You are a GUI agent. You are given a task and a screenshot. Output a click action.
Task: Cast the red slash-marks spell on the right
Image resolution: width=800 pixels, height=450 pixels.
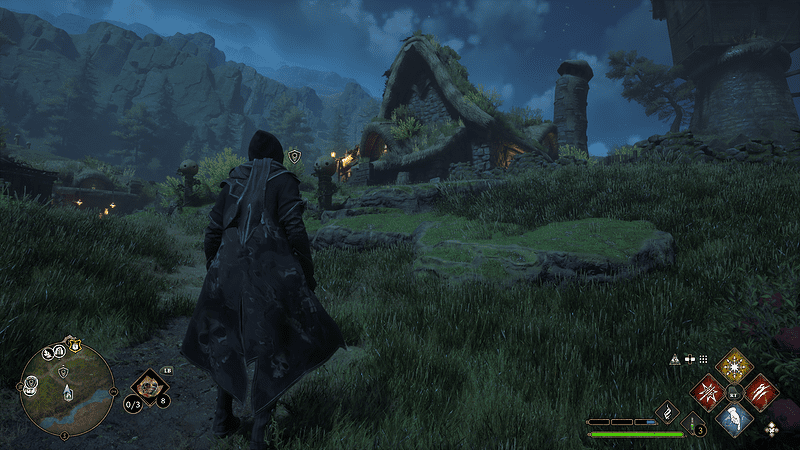pos(760,391)
